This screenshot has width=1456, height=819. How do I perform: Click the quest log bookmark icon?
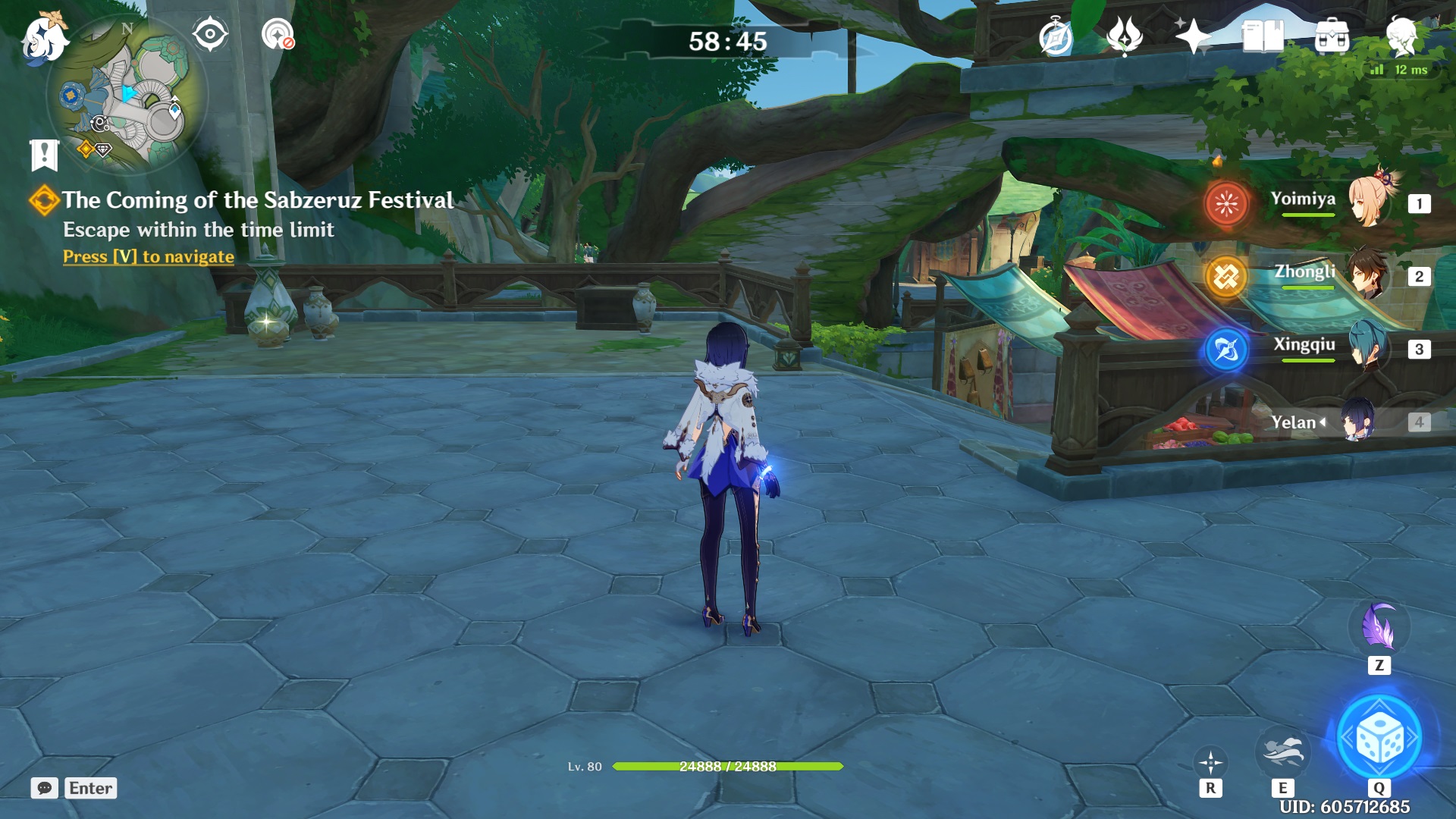[x=44, y=155]
